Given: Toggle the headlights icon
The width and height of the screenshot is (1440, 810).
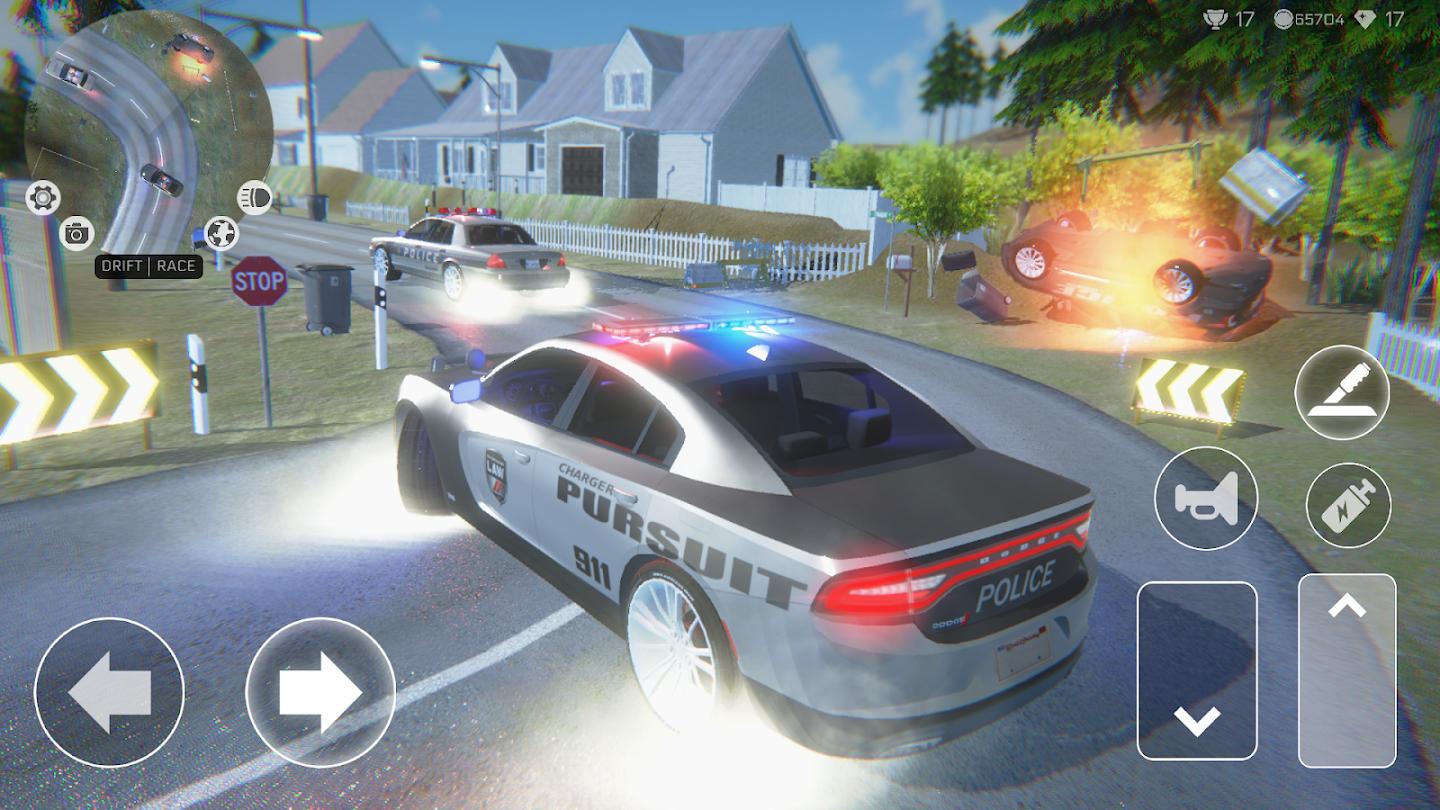Looking at the screenshot, I should click(254, 198).
